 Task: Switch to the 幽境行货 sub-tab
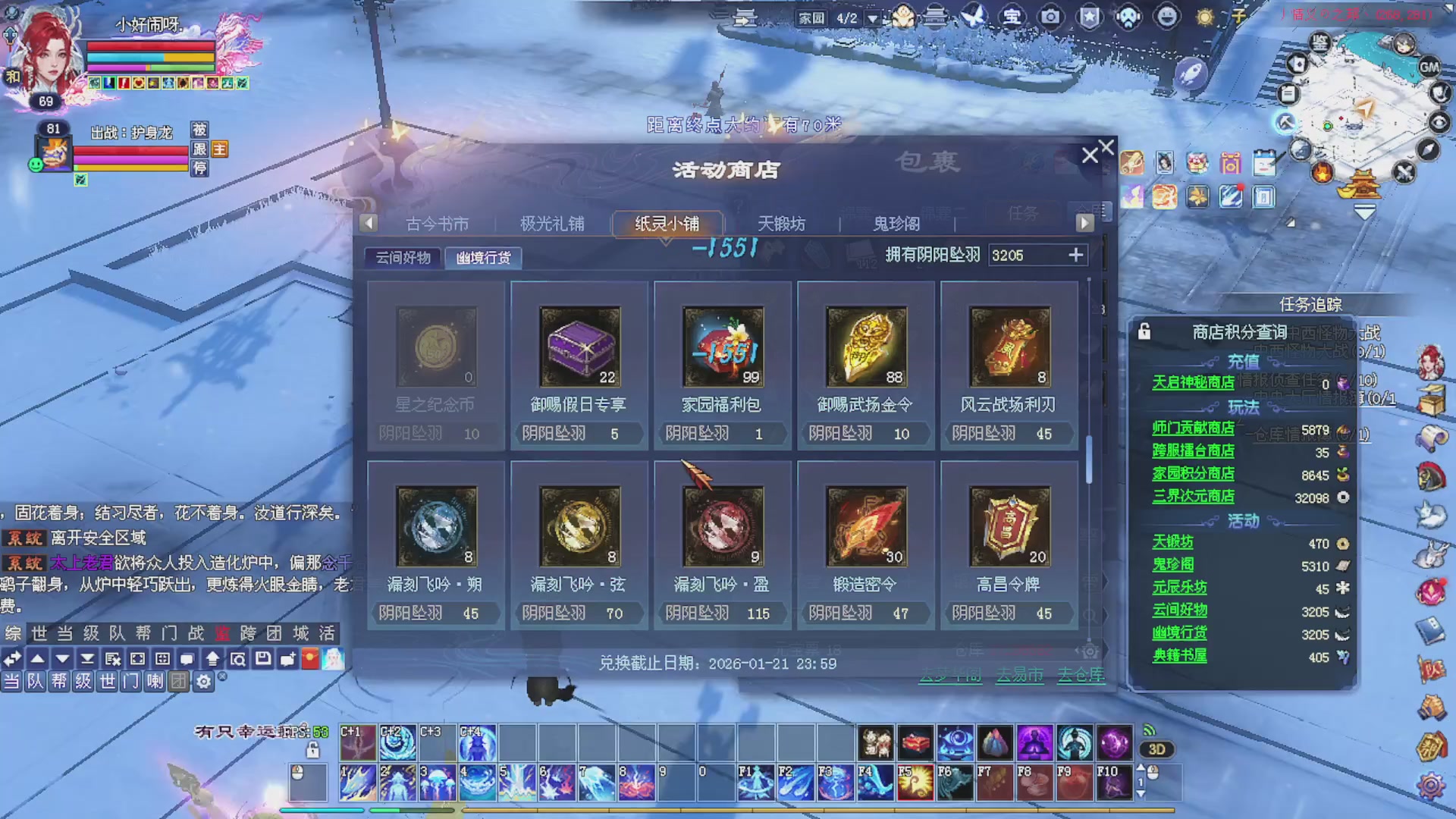[x=483, y=258]
